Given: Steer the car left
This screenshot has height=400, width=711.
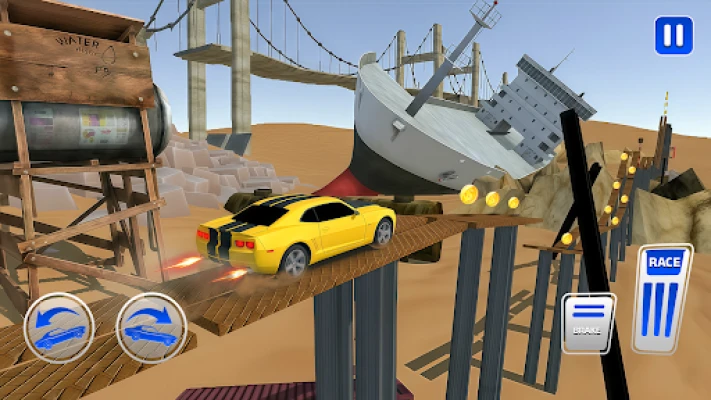Looking at the screenshot, I should pyautogui.click(x=59, y=327).
